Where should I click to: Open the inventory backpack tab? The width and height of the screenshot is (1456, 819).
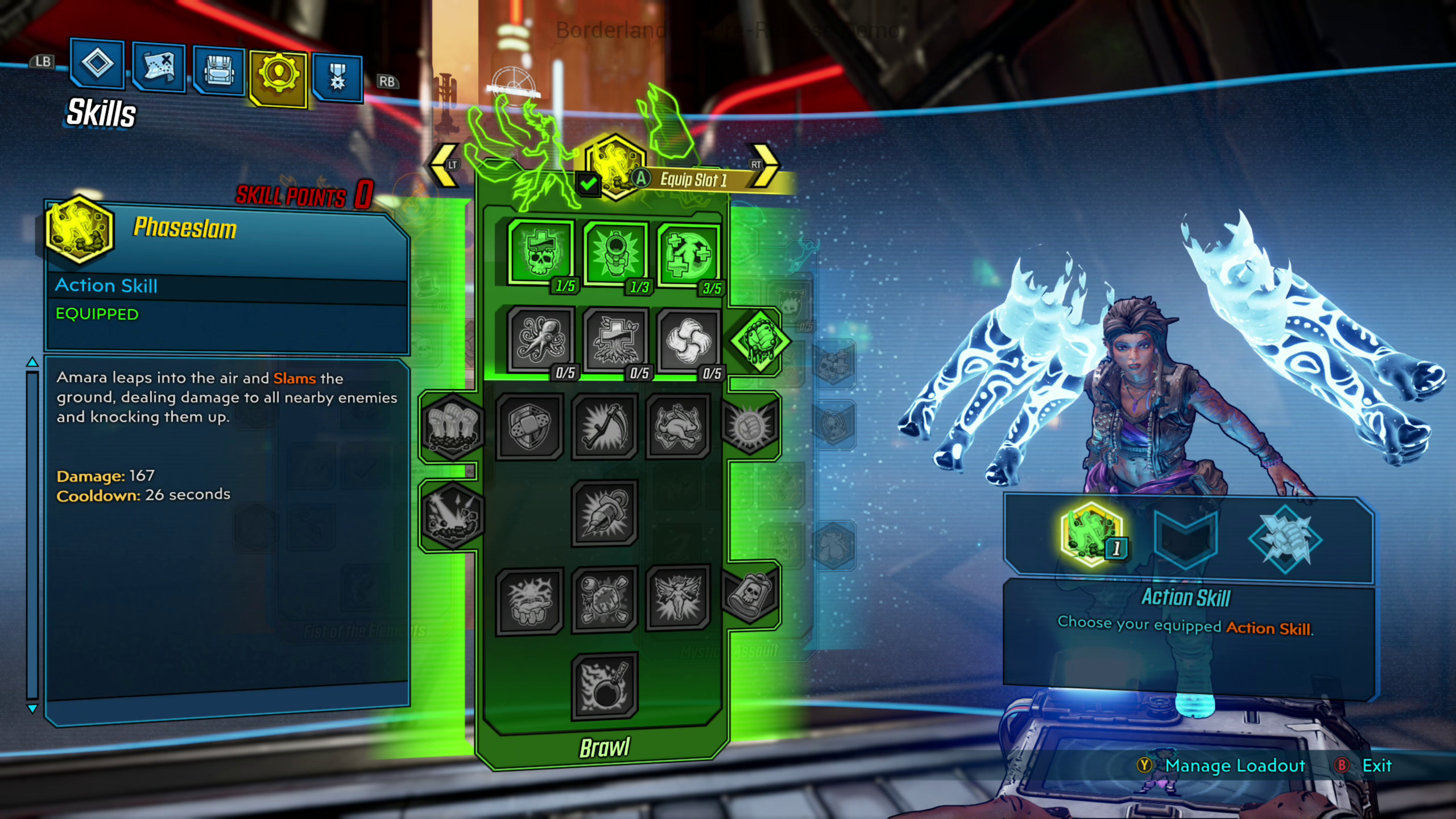[x=219, y=72]
